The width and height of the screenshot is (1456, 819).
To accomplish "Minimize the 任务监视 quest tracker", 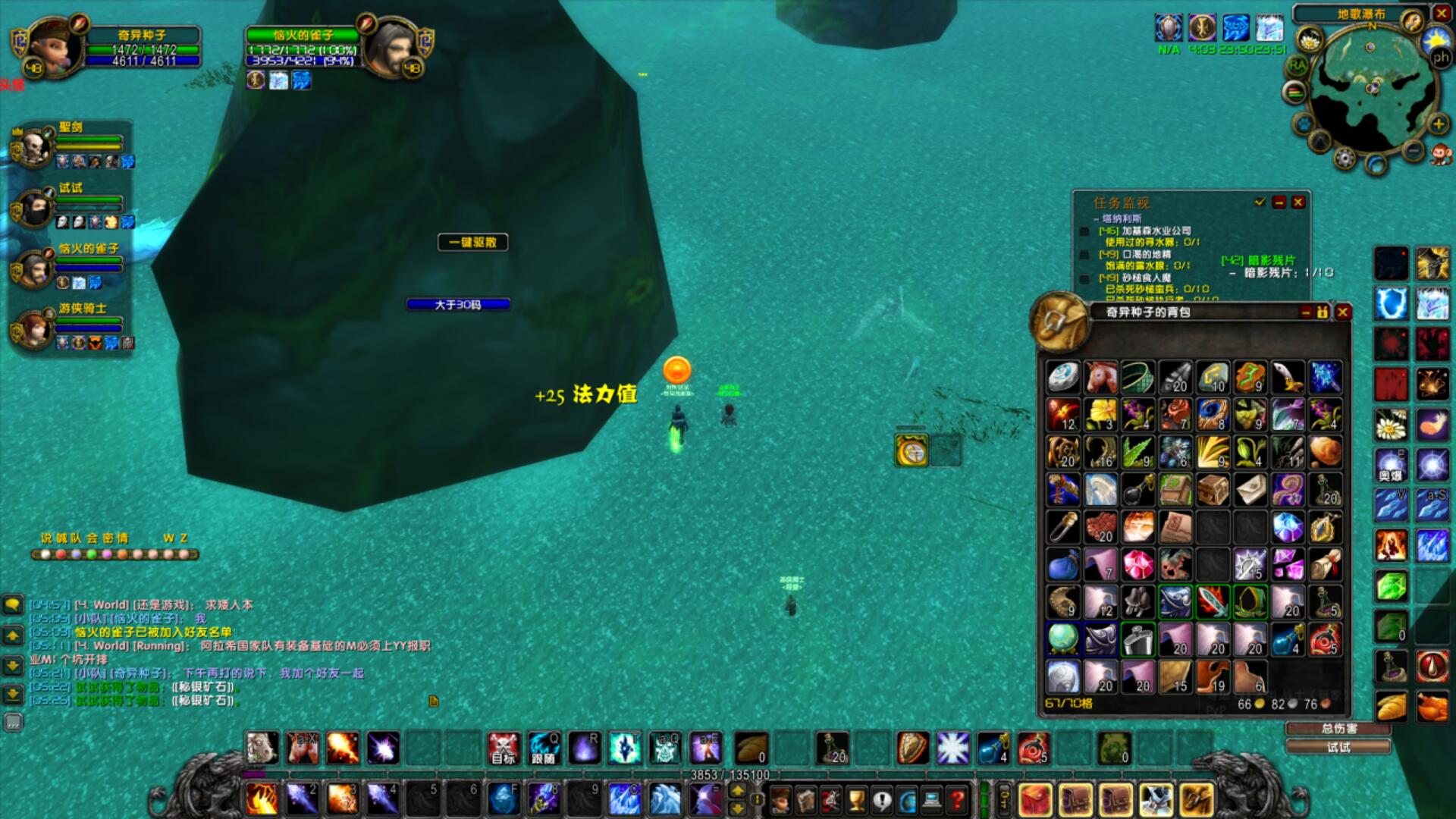I will [1279, 202].
